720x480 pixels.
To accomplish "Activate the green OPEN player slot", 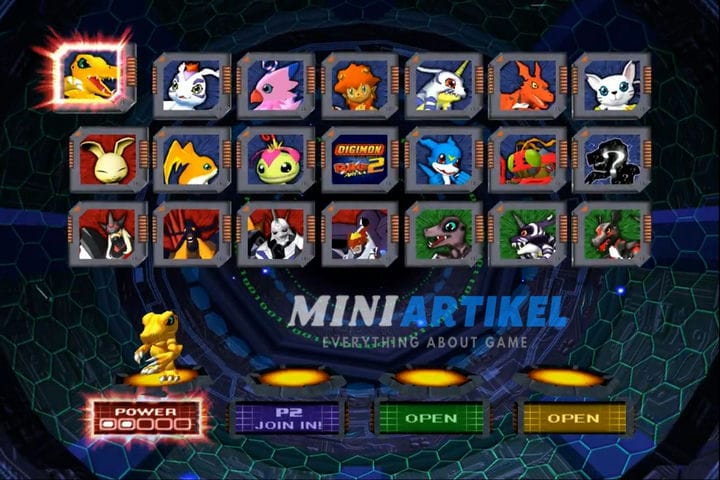I will point(430,417).
